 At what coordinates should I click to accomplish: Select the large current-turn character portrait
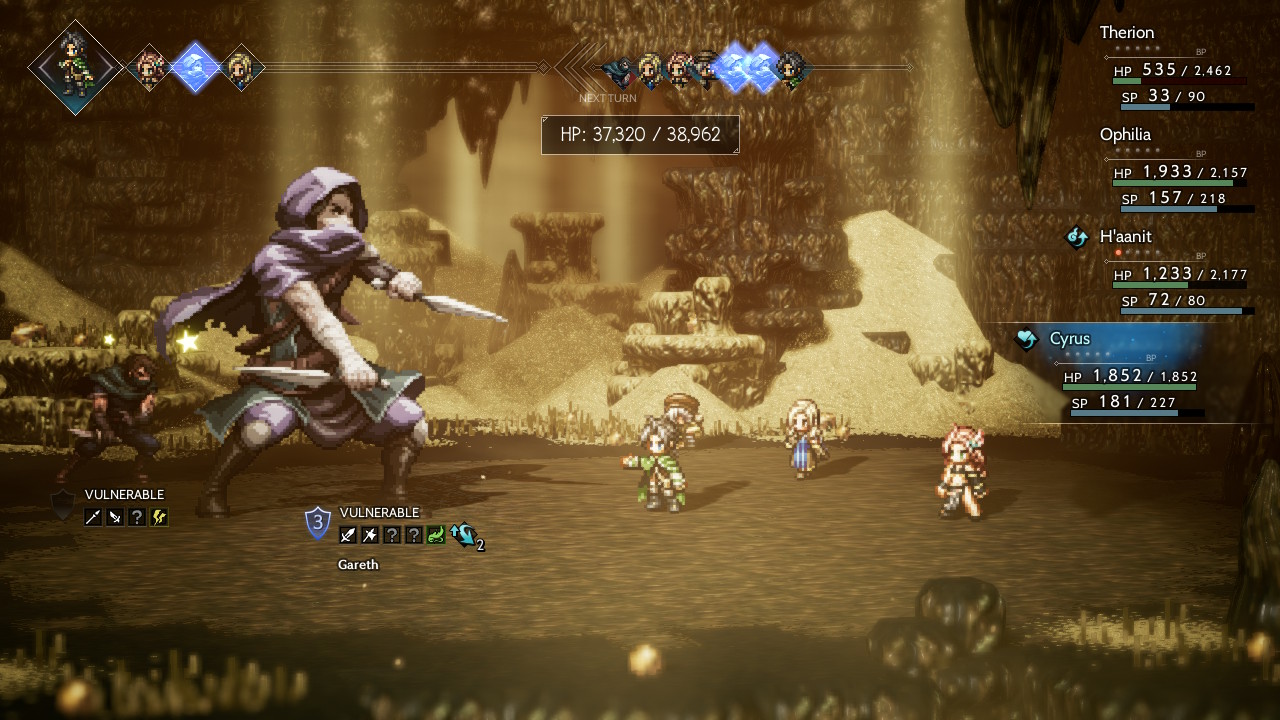[75, 67]
